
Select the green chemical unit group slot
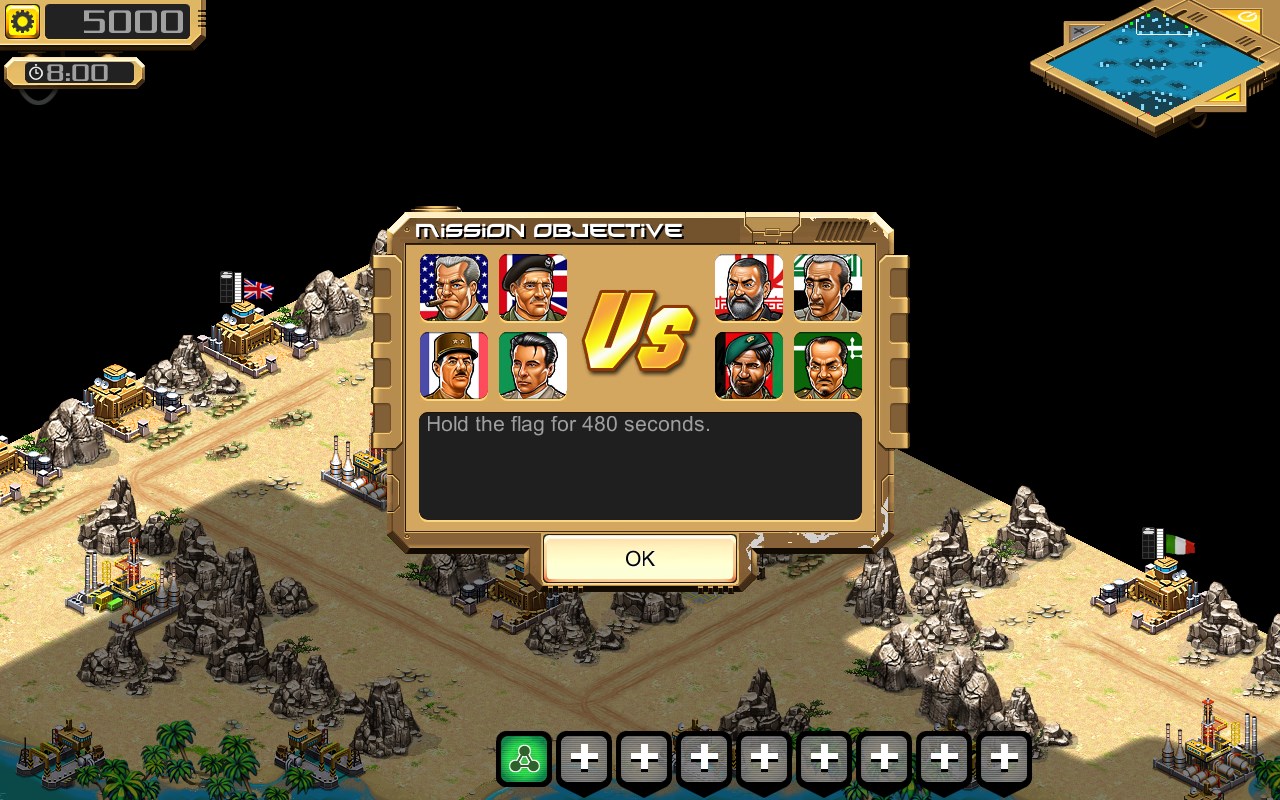click(525, 757)
